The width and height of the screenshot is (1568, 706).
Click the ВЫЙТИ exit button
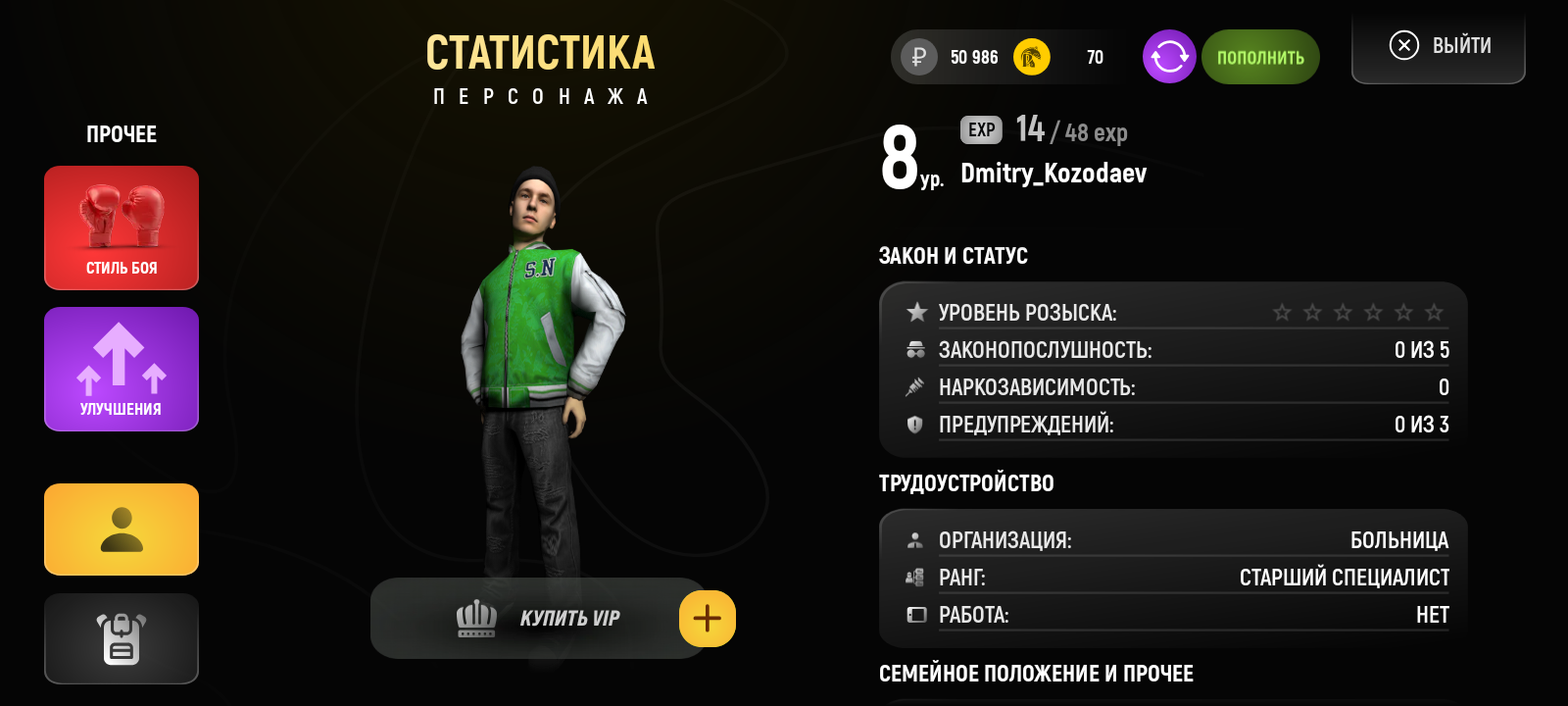tap(1438, 44)
